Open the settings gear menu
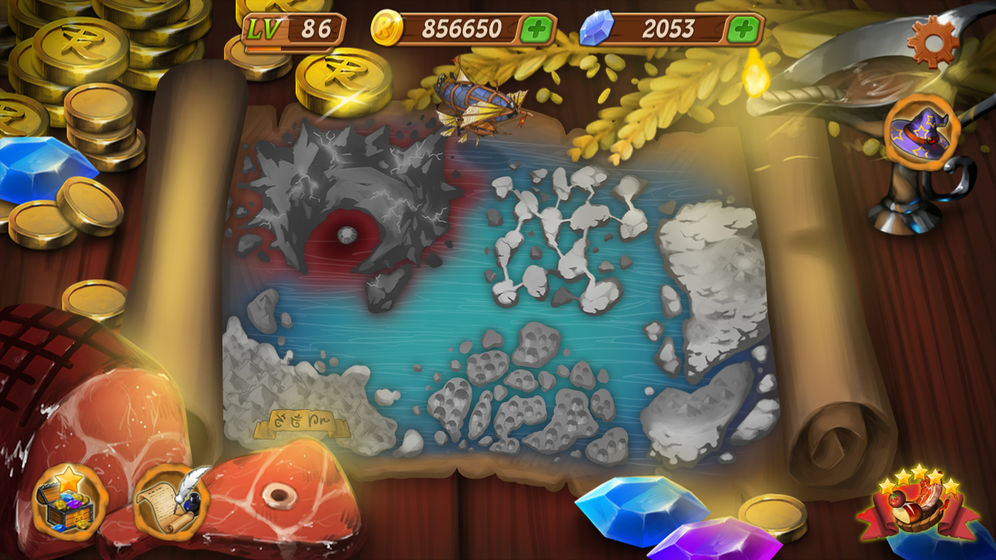 [x=932, y=42]
